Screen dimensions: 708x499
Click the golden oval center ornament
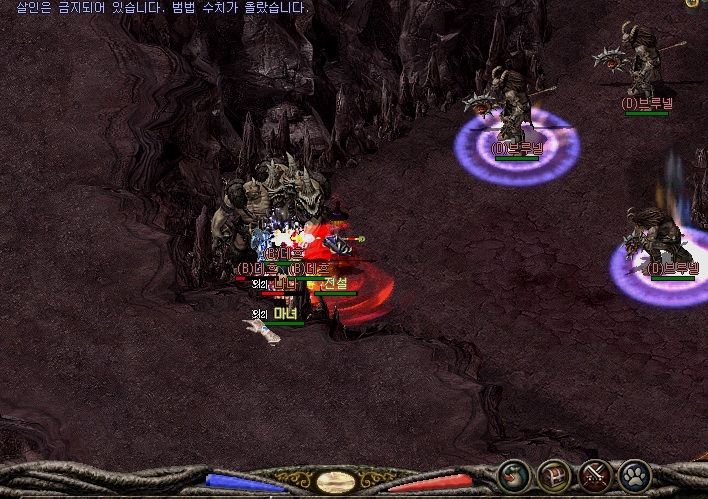333,482
